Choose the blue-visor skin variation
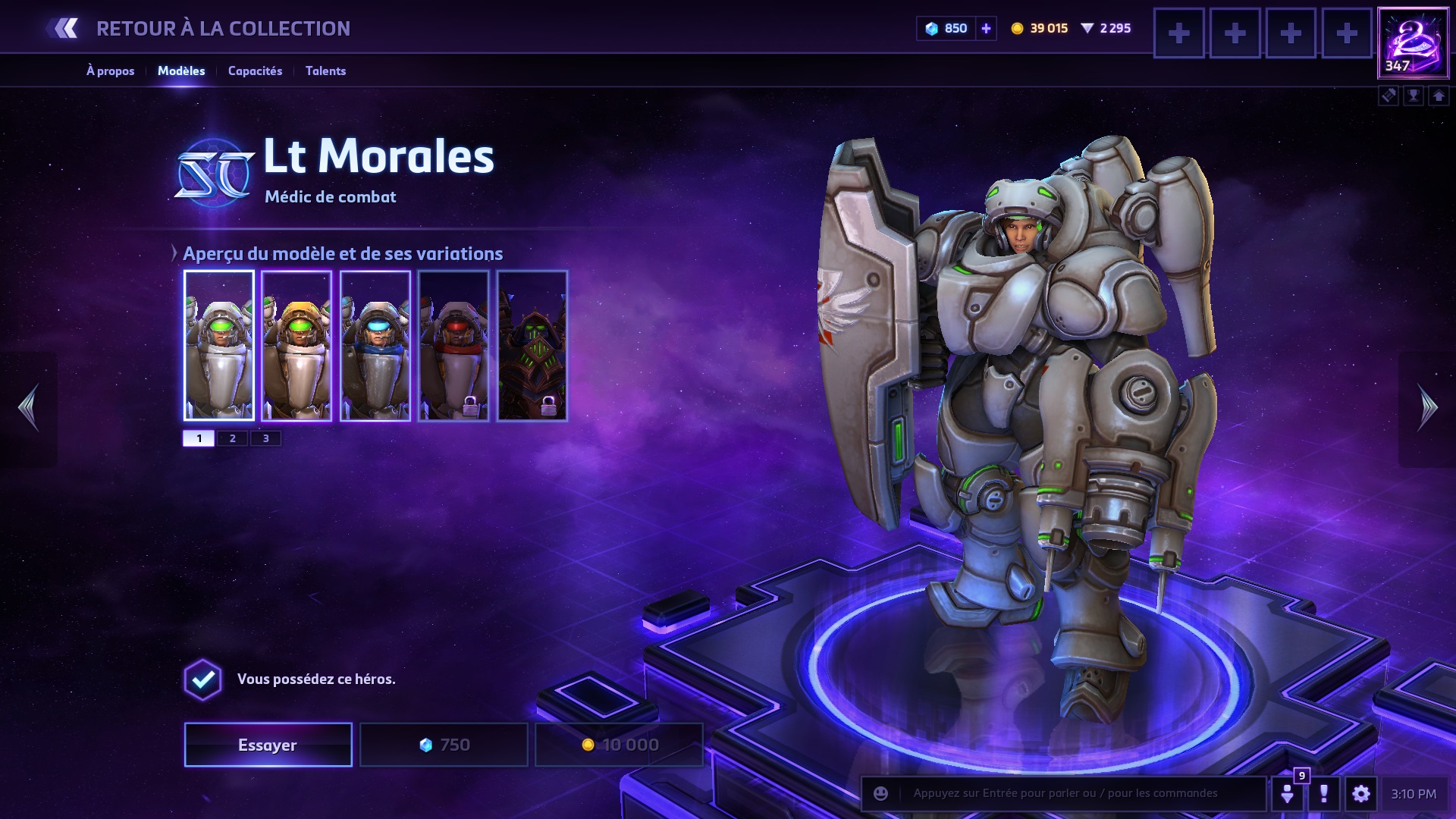This screenshot has width=1456, height=819. point(375,345)
